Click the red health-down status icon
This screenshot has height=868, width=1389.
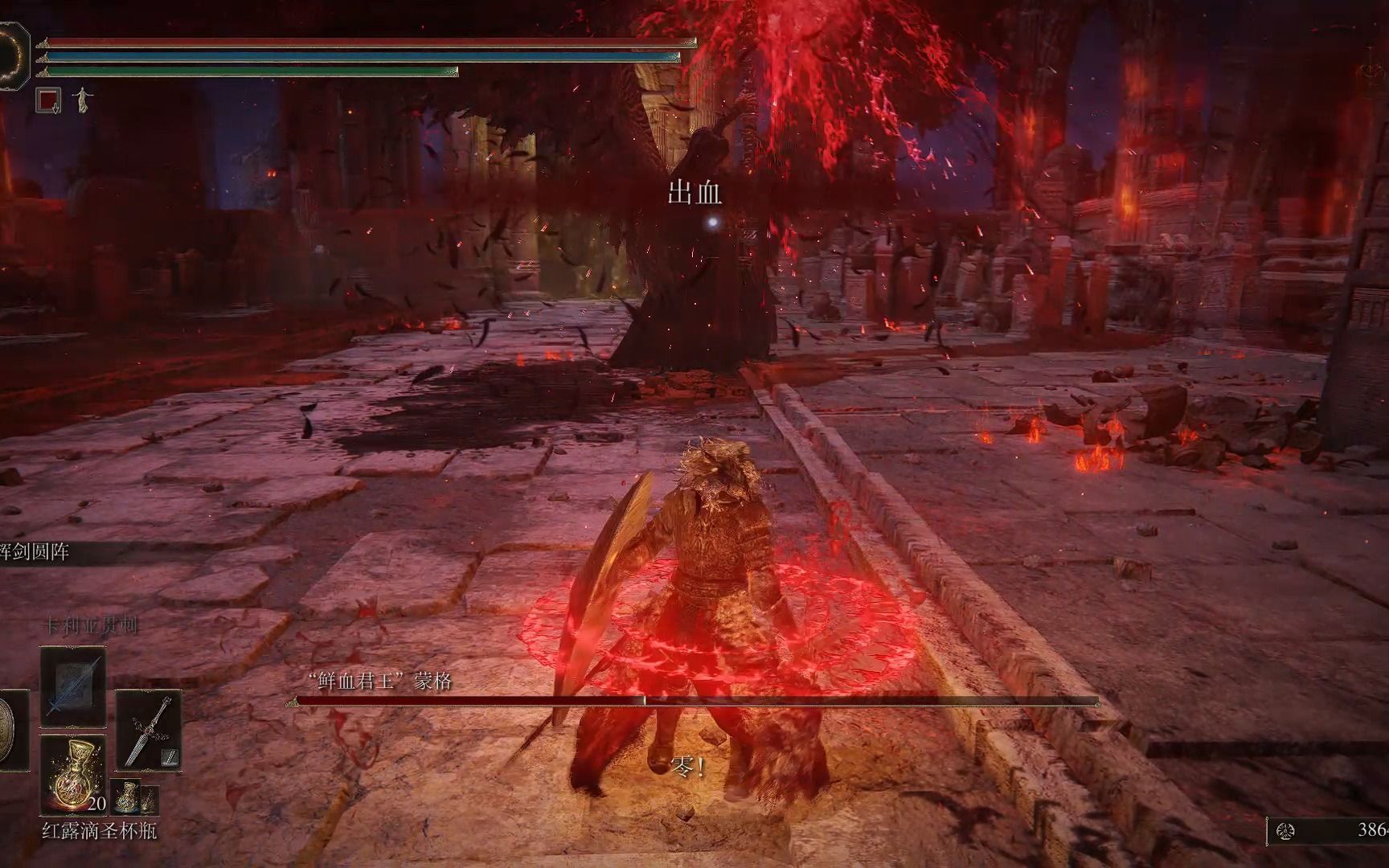pos(49,100)
